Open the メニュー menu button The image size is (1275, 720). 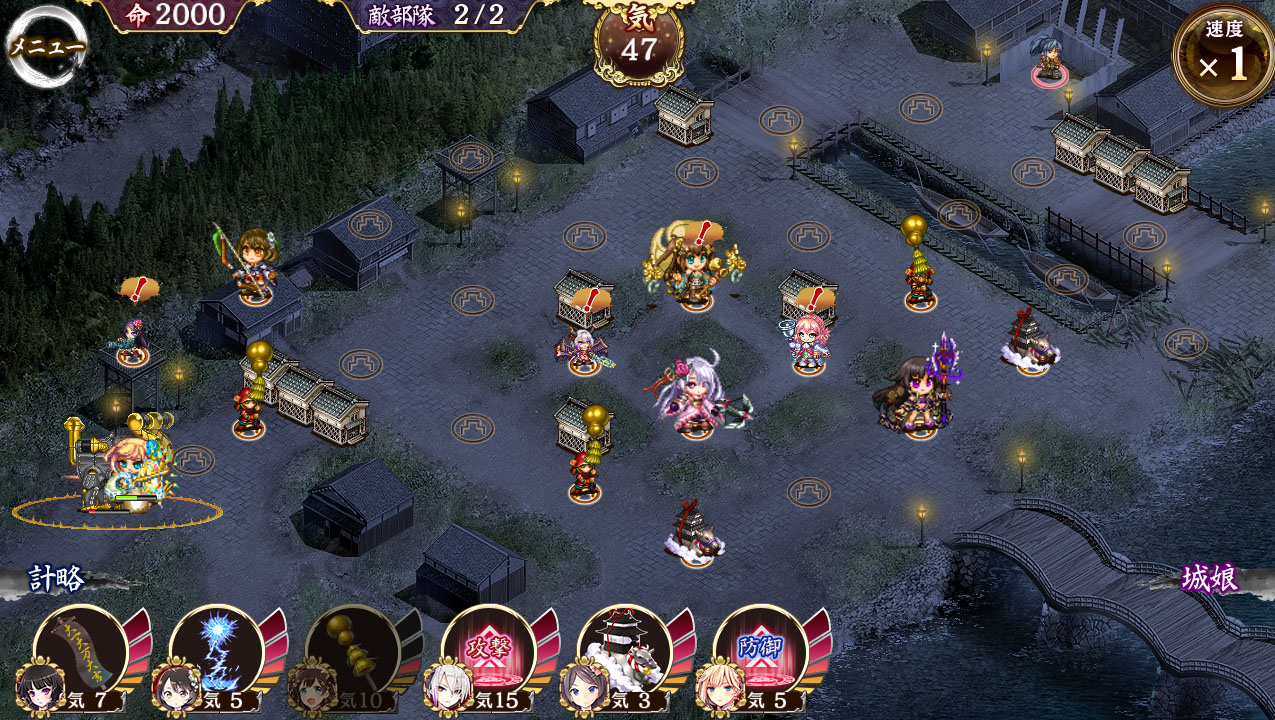click(46, 46)
